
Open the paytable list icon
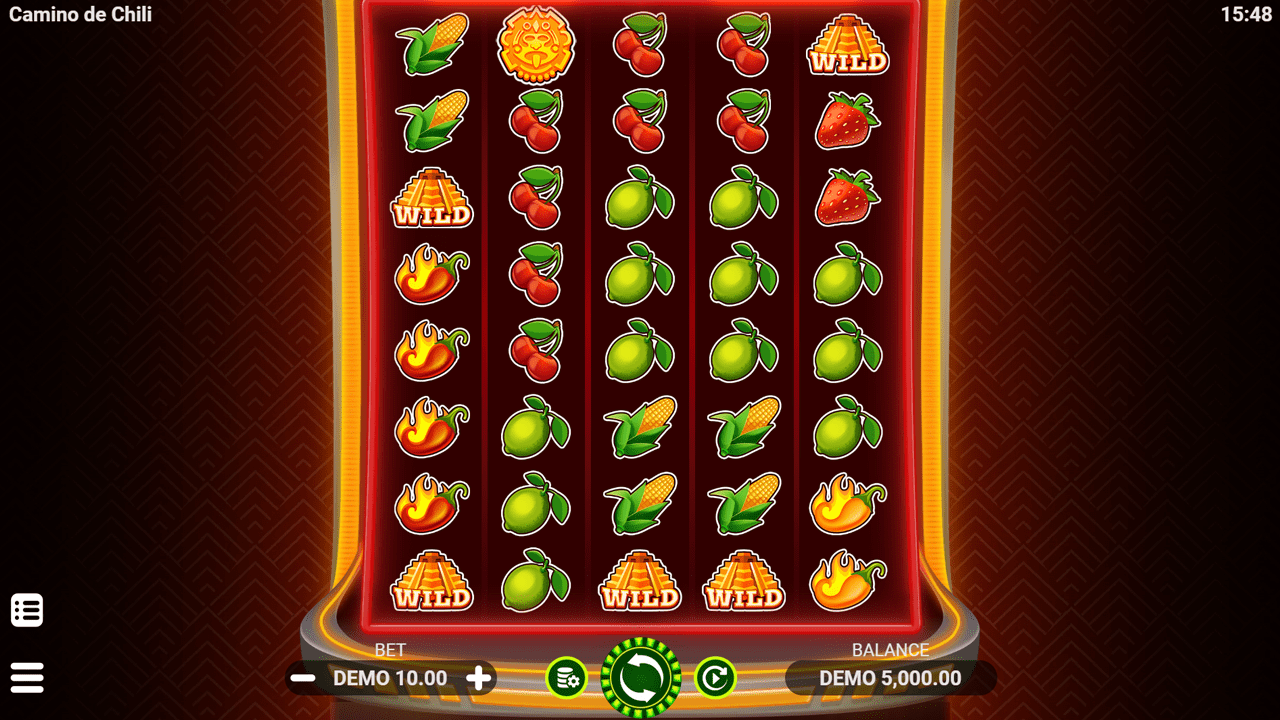click(27, 609)
